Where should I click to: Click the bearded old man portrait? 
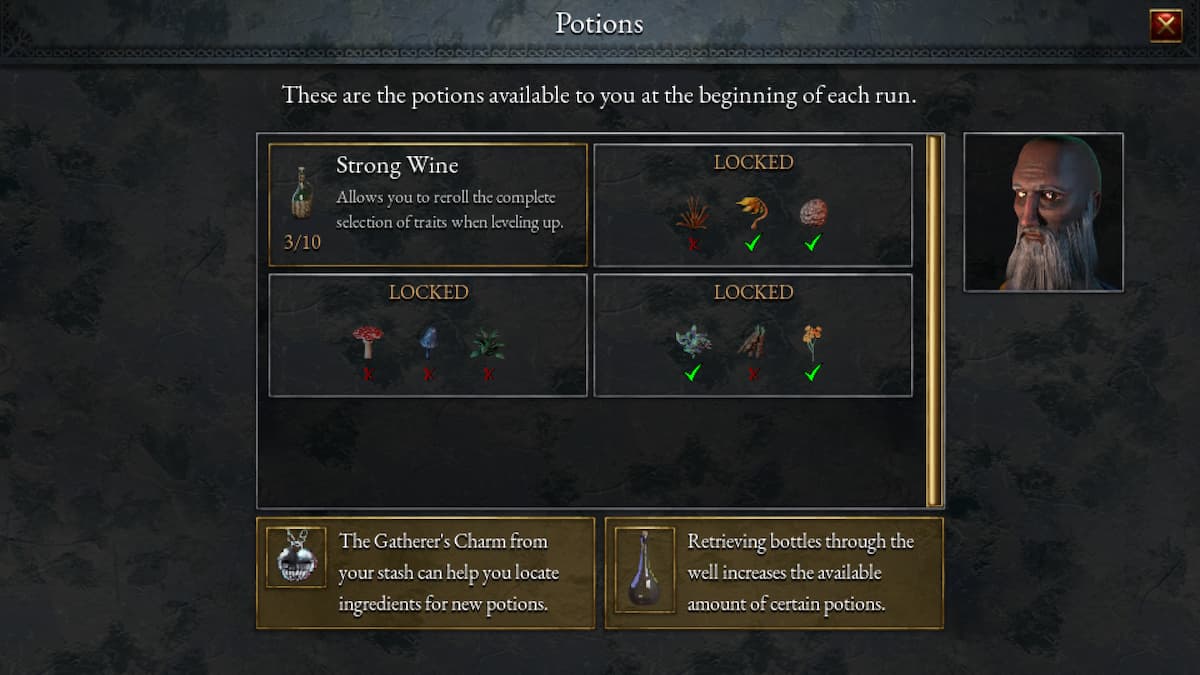1043,212
